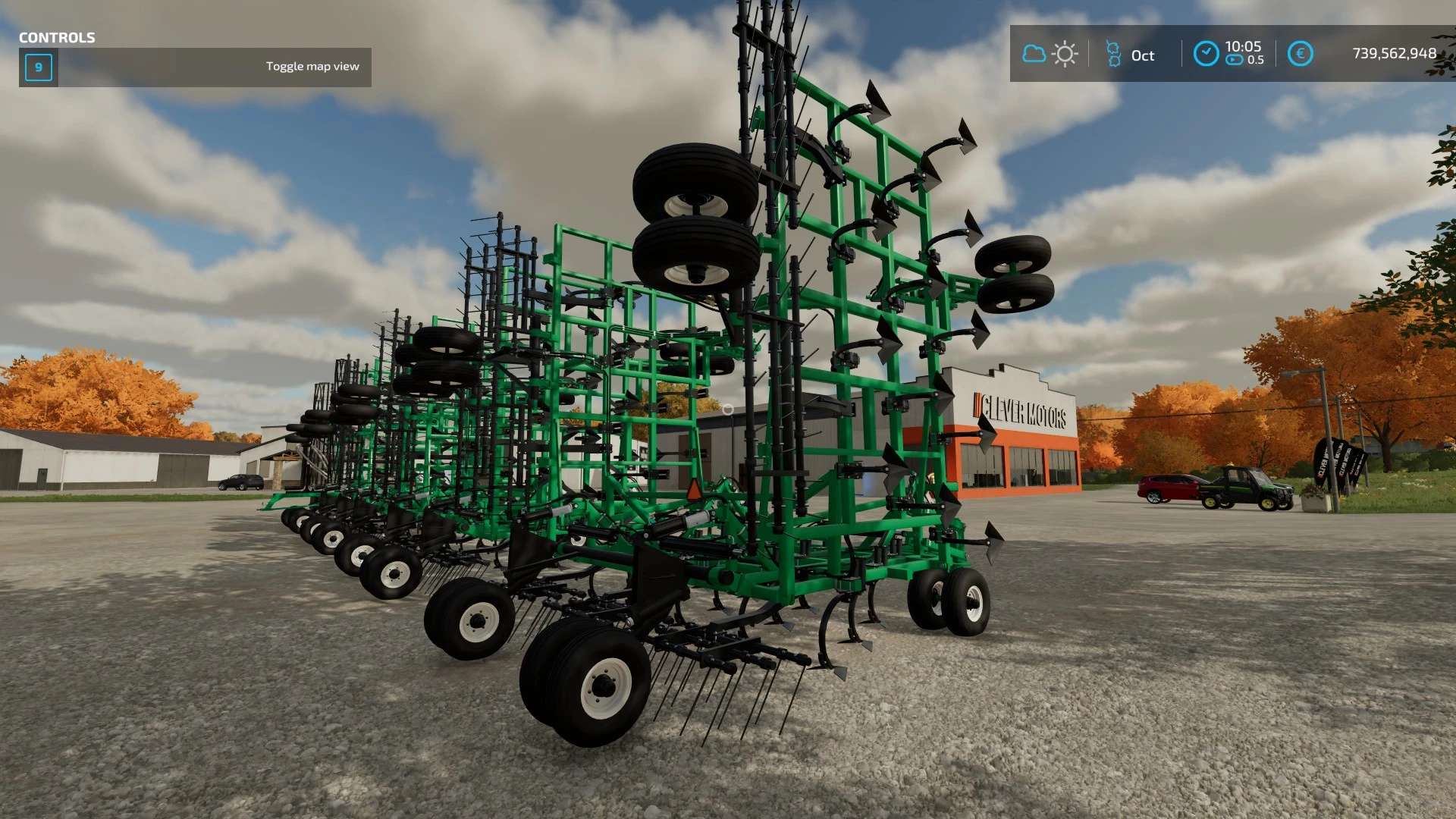Select the sun forecast icon

tap(1065, 55)
